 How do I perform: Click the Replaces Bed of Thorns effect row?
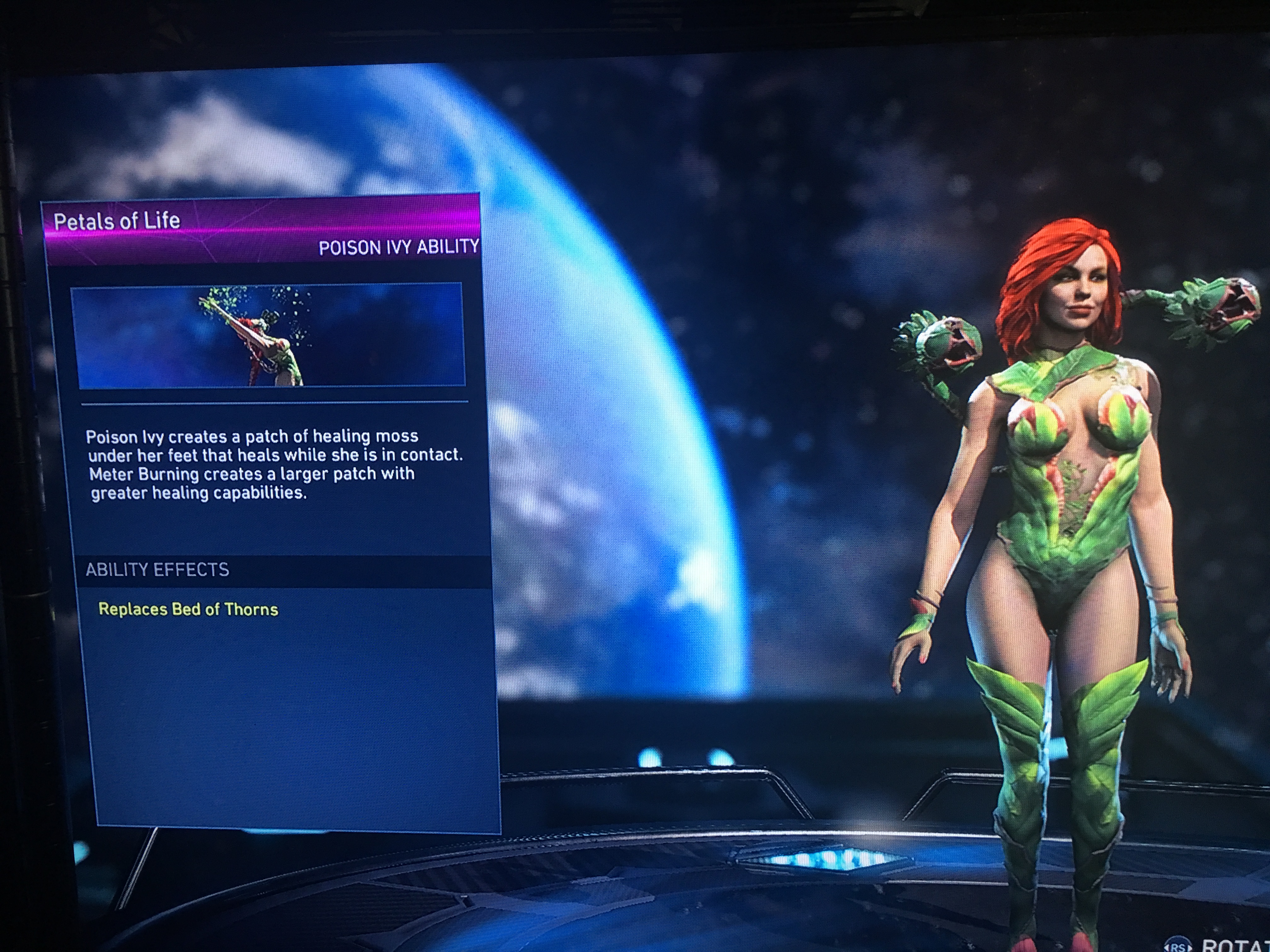[188, 609]
